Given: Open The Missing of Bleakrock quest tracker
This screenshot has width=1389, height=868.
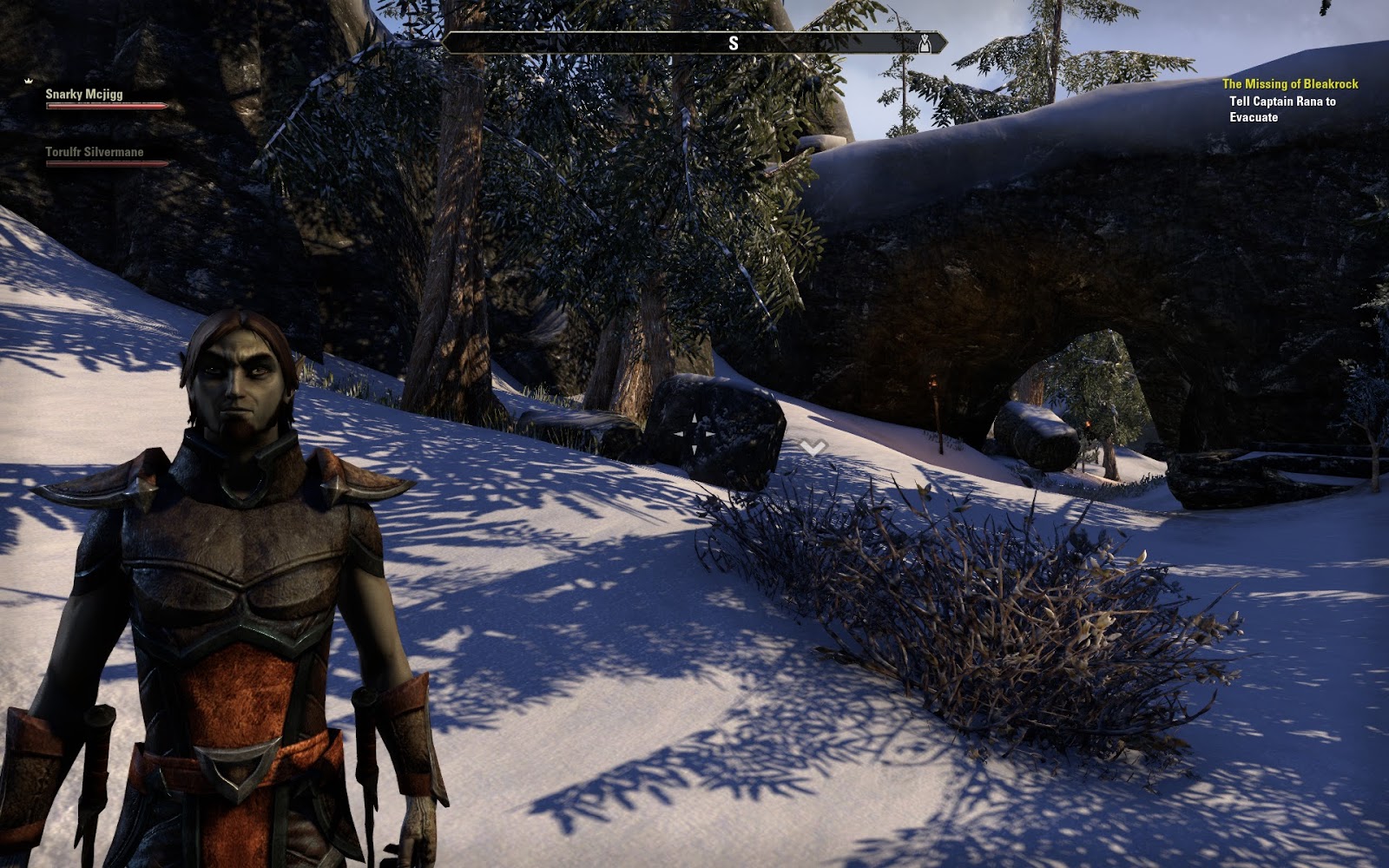Looking at the screenshot, I should tap(1290, 84).
